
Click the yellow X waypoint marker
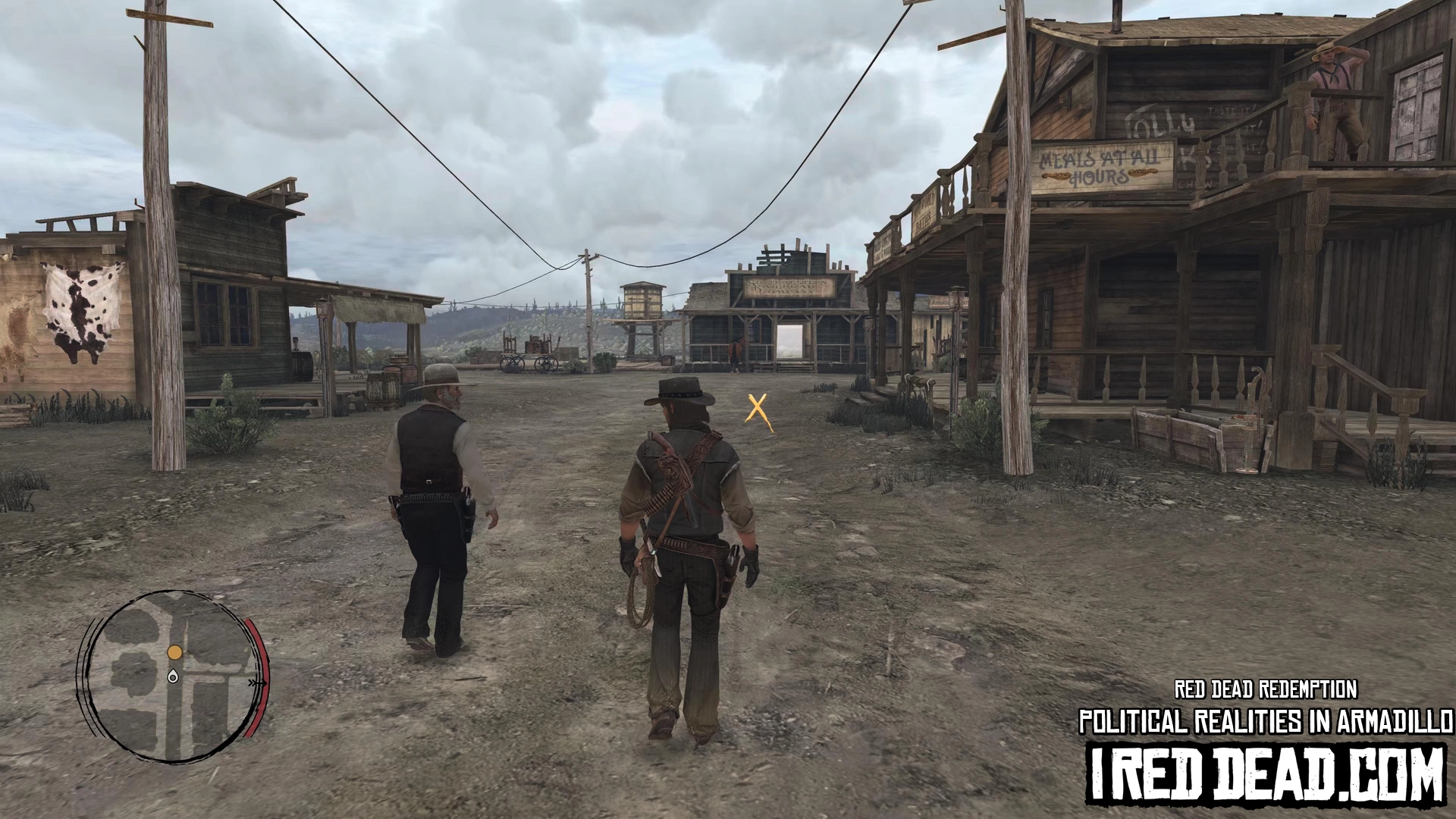pyautogui.click(x=758, y=410)
